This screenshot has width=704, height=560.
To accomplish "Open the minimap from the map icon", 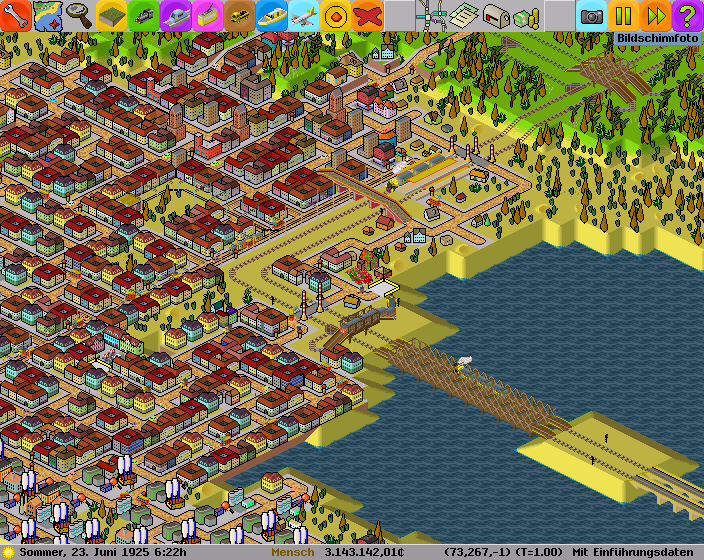I will click(x=48, y=16).
